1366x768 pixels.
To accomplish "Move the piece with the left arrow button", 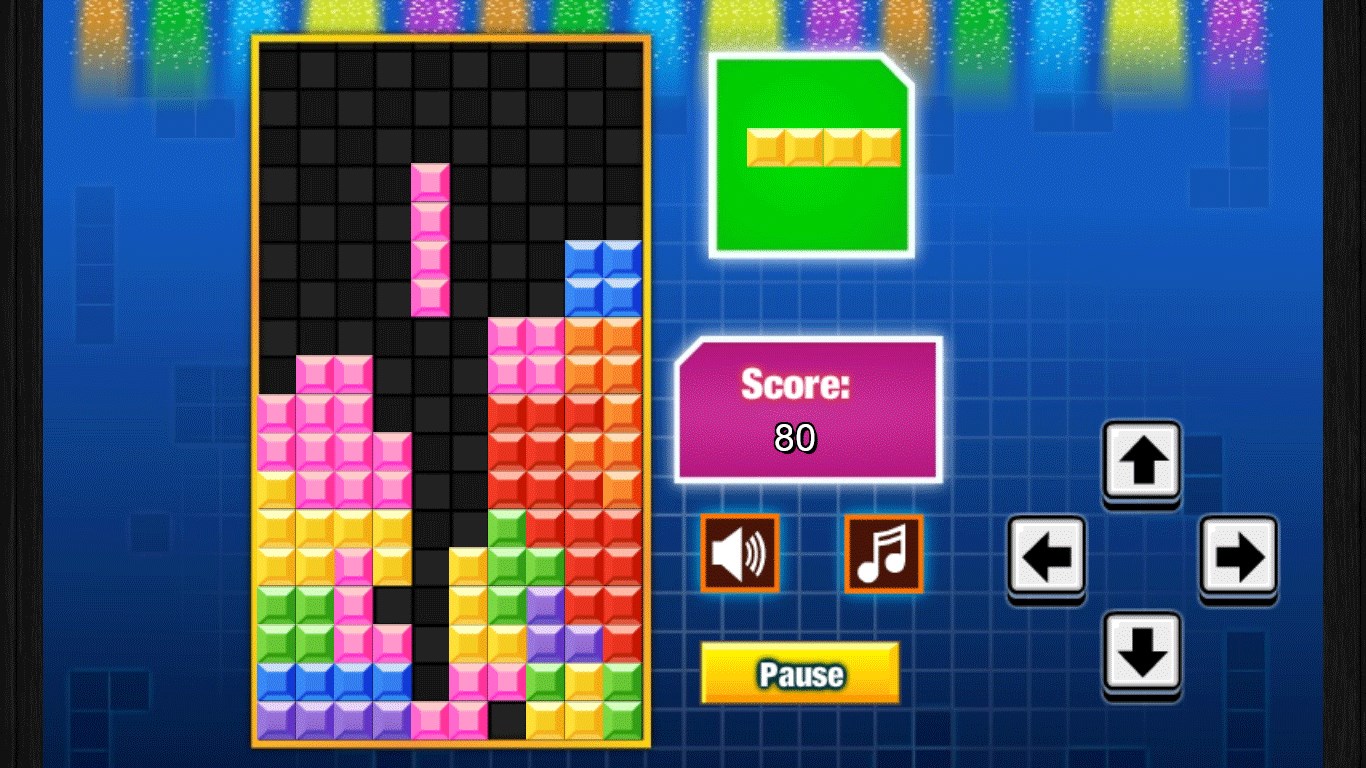I will pos(1046,556).
